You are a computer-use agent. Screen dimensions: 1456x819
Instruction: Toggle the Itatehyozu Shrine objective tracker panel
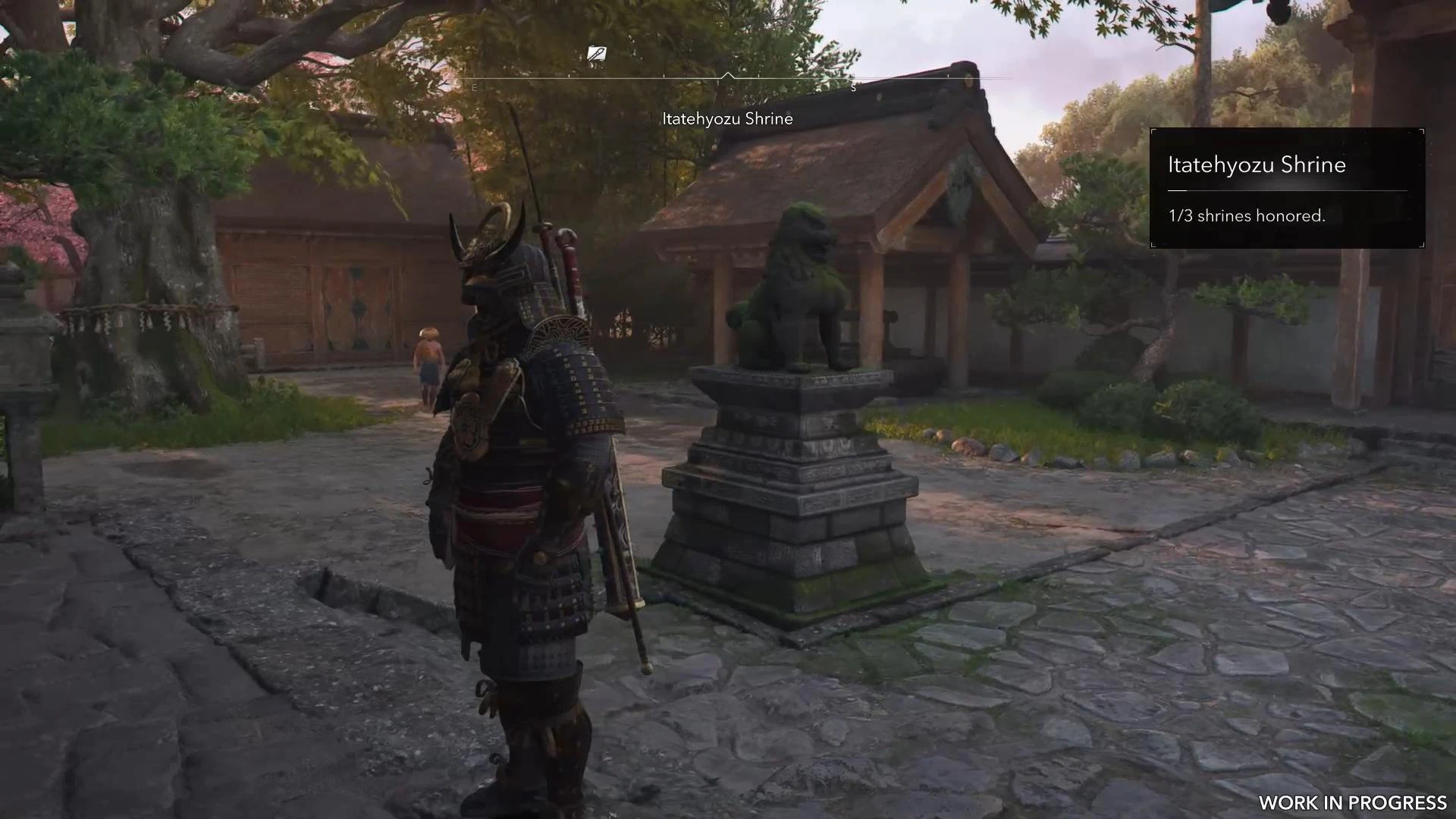point(1287,188)
